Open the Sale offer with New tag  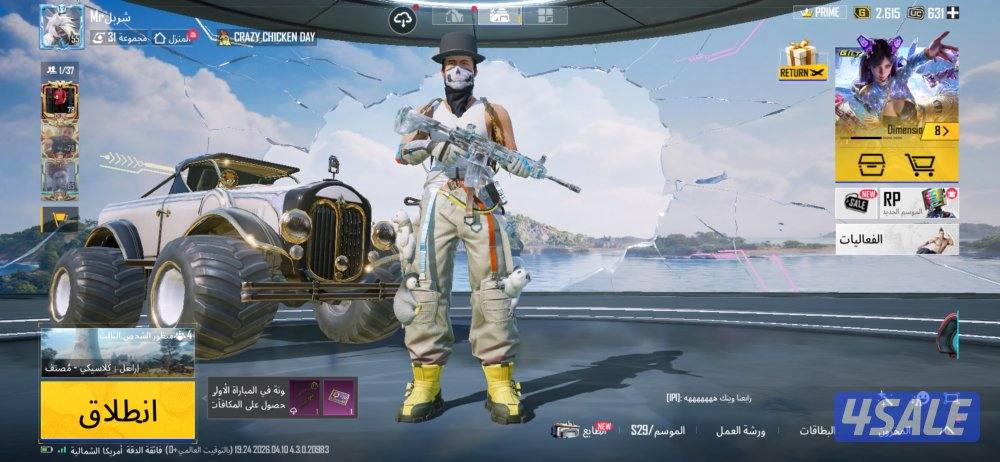click(x=856, y=202)
